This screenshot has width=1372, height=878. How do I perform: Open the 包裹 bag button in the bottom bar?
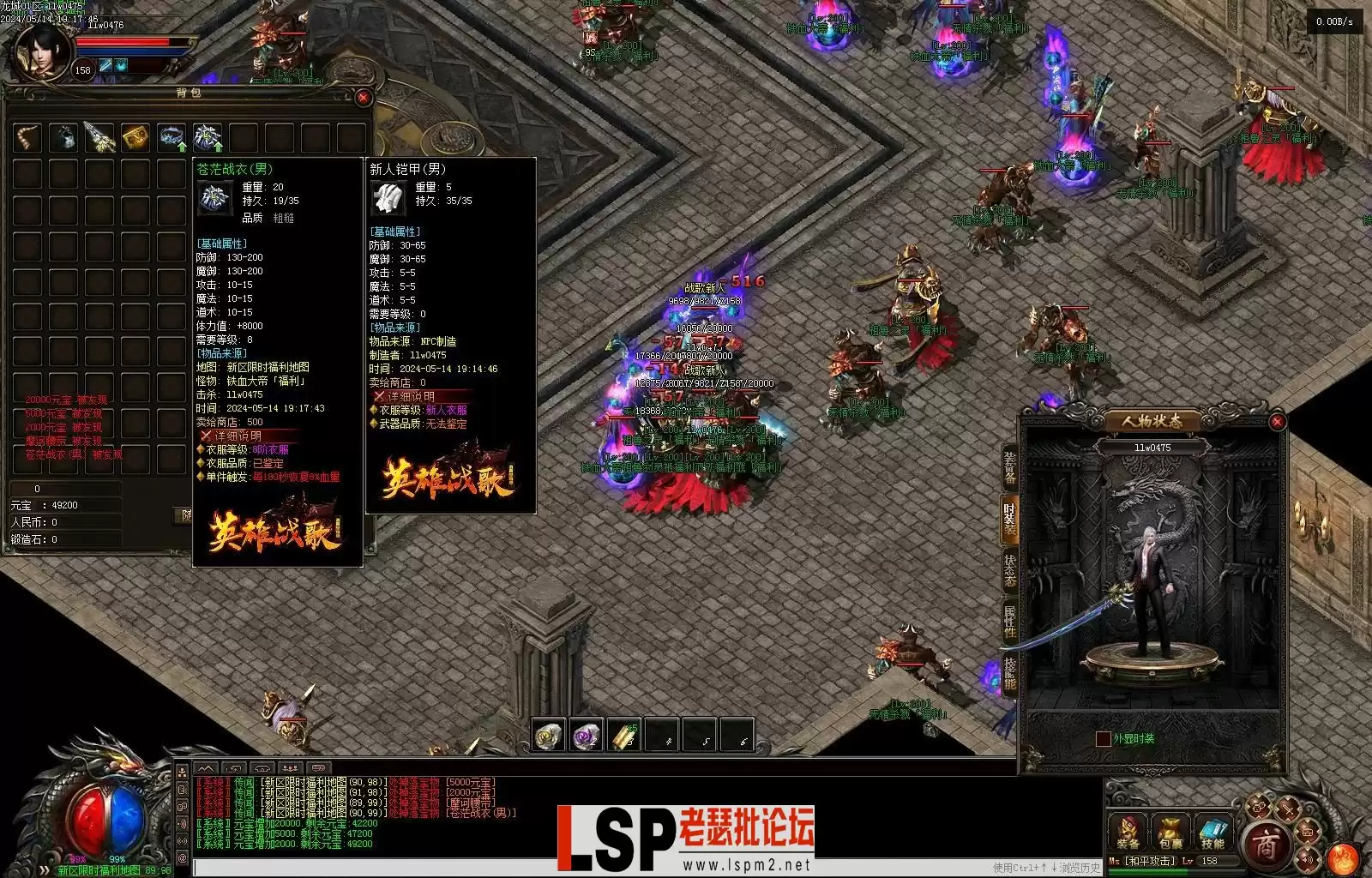pyautogui.click(x=1170, y=833)
